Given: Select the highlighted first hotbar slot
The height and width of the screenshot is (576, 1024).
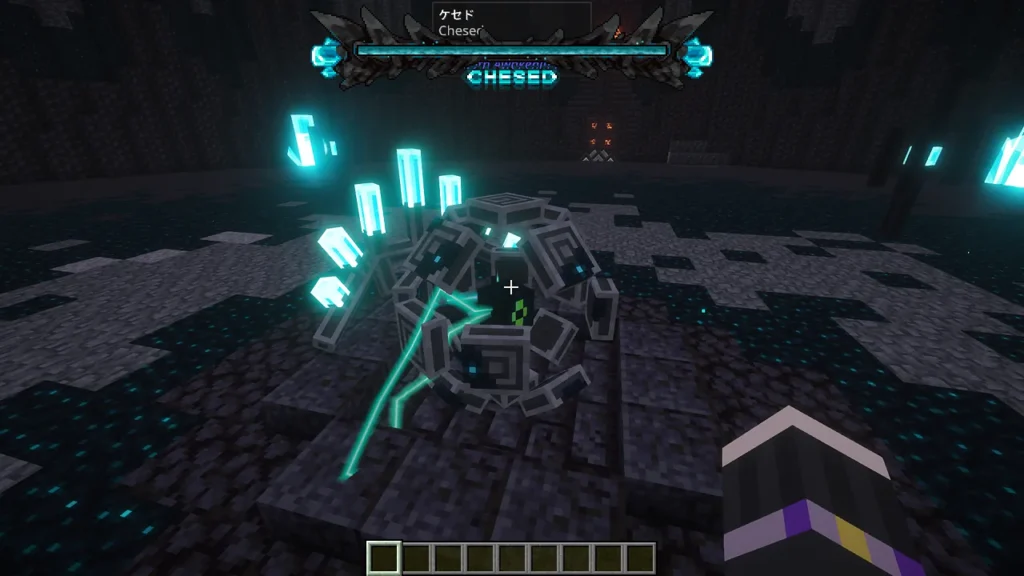Looking at the screenshot, I should [384, 558].
